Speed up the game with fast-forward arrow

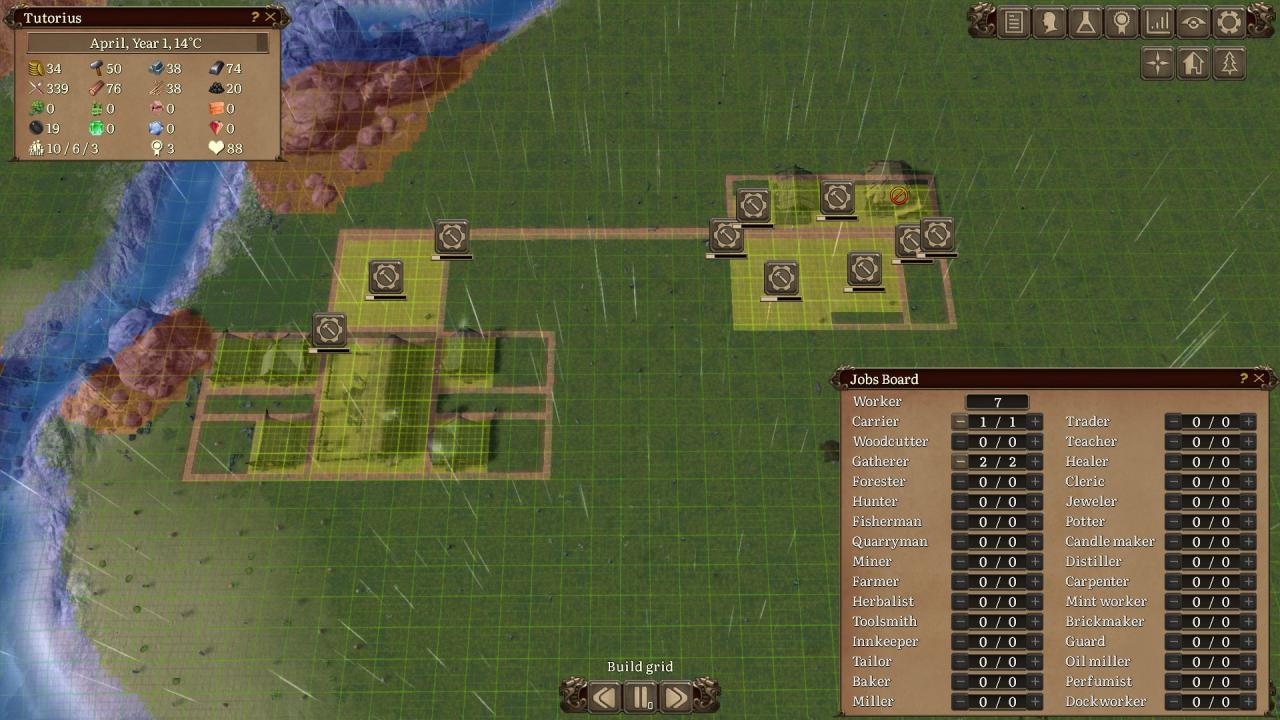click(676, 696)
